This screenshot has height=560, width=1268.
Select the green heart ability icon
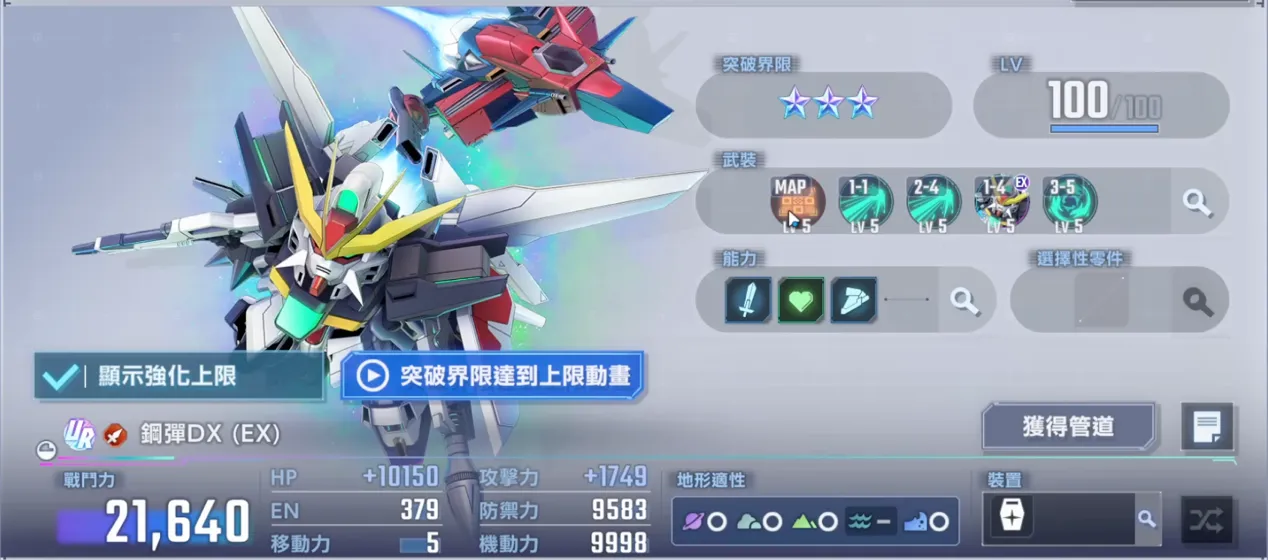point(801,299)
